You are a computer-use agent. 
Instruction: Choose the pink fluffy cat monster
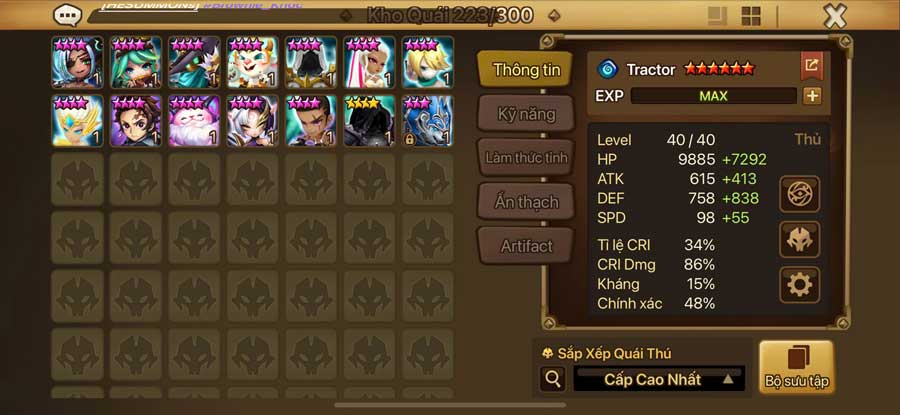(x=193, y=121)
